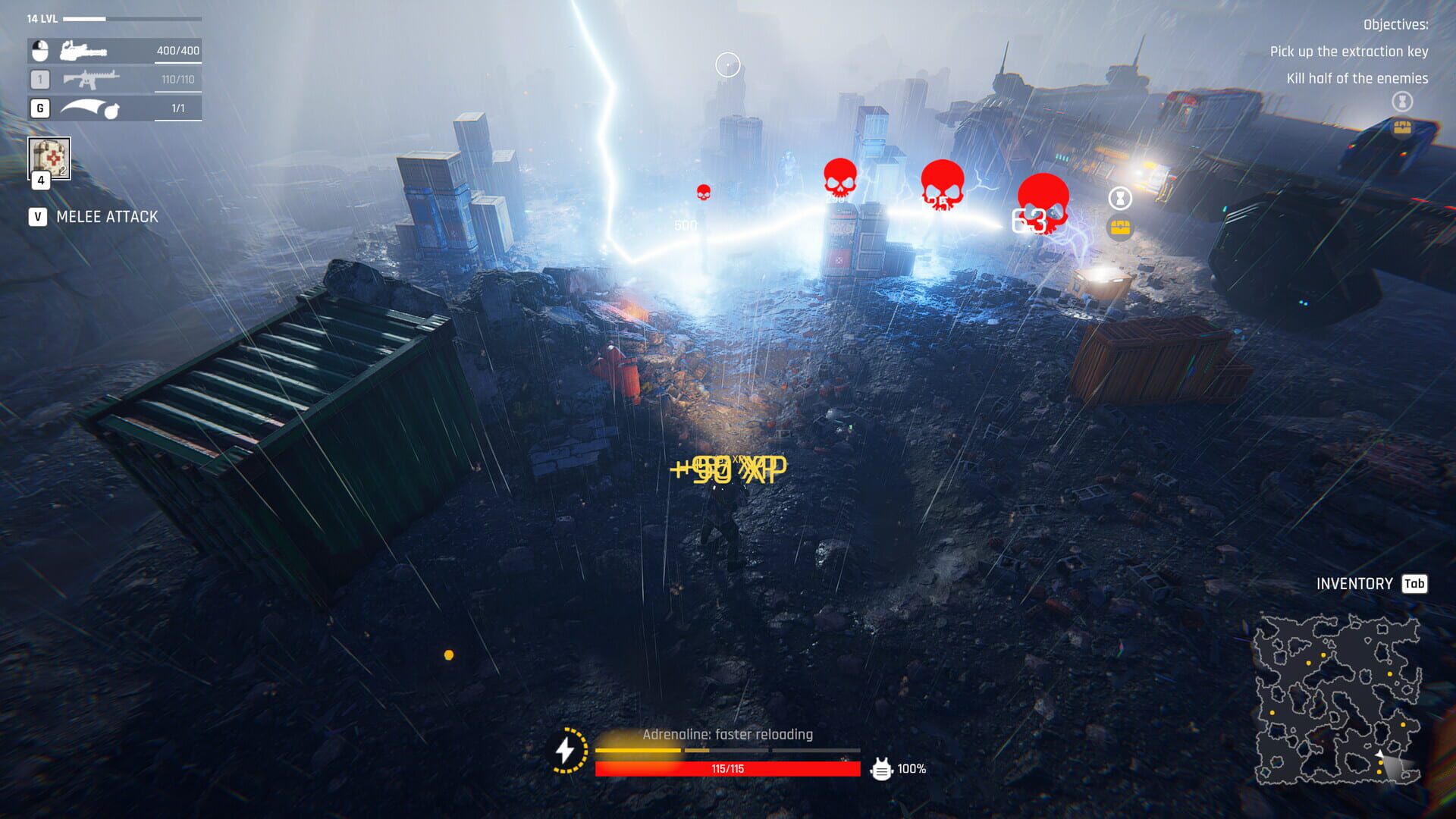Image resolution: width=1456 pixels, height=819 pixels.
Task: Select the assault rifle in slot 1
Action: pos(91,80)
